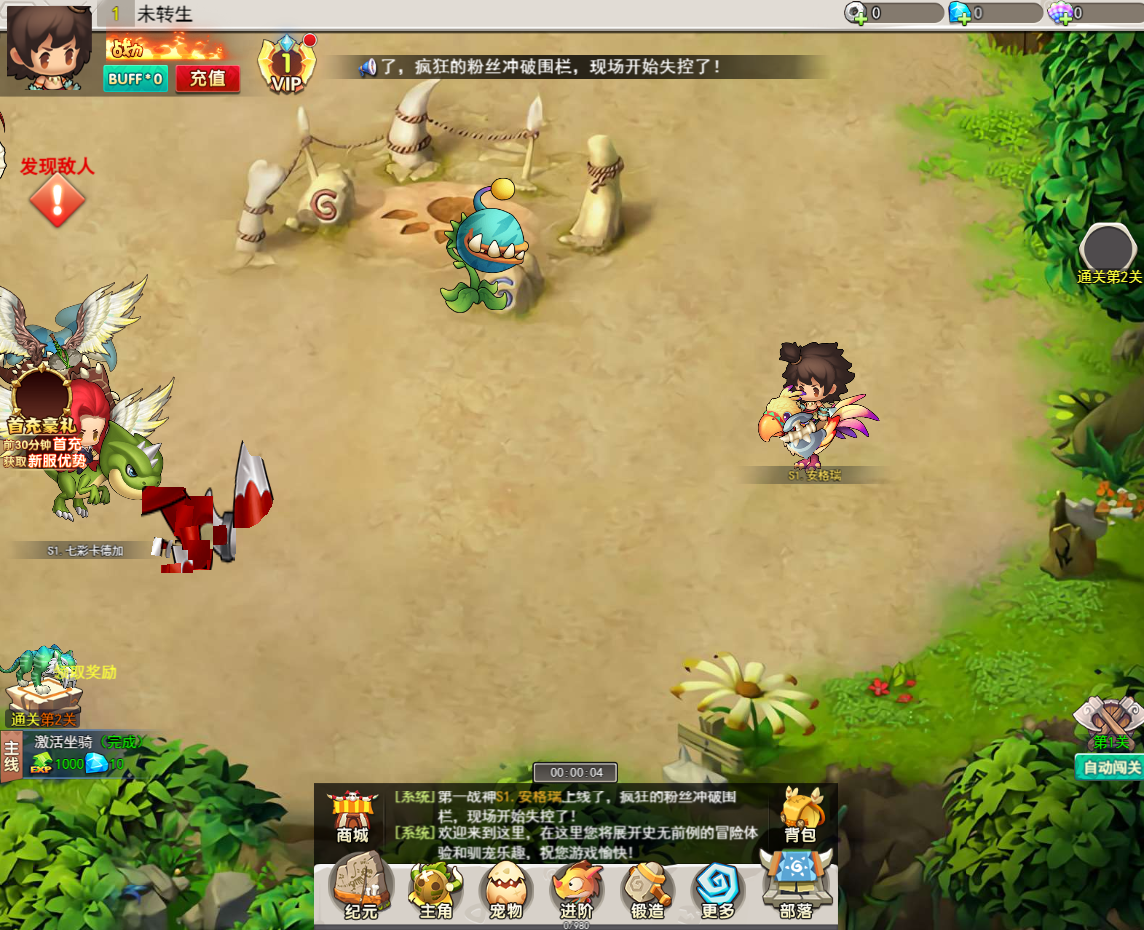Open the BUFF*0 status panel
The image size is (1144, 930).
pyautogui.click(x=135, y=79)
